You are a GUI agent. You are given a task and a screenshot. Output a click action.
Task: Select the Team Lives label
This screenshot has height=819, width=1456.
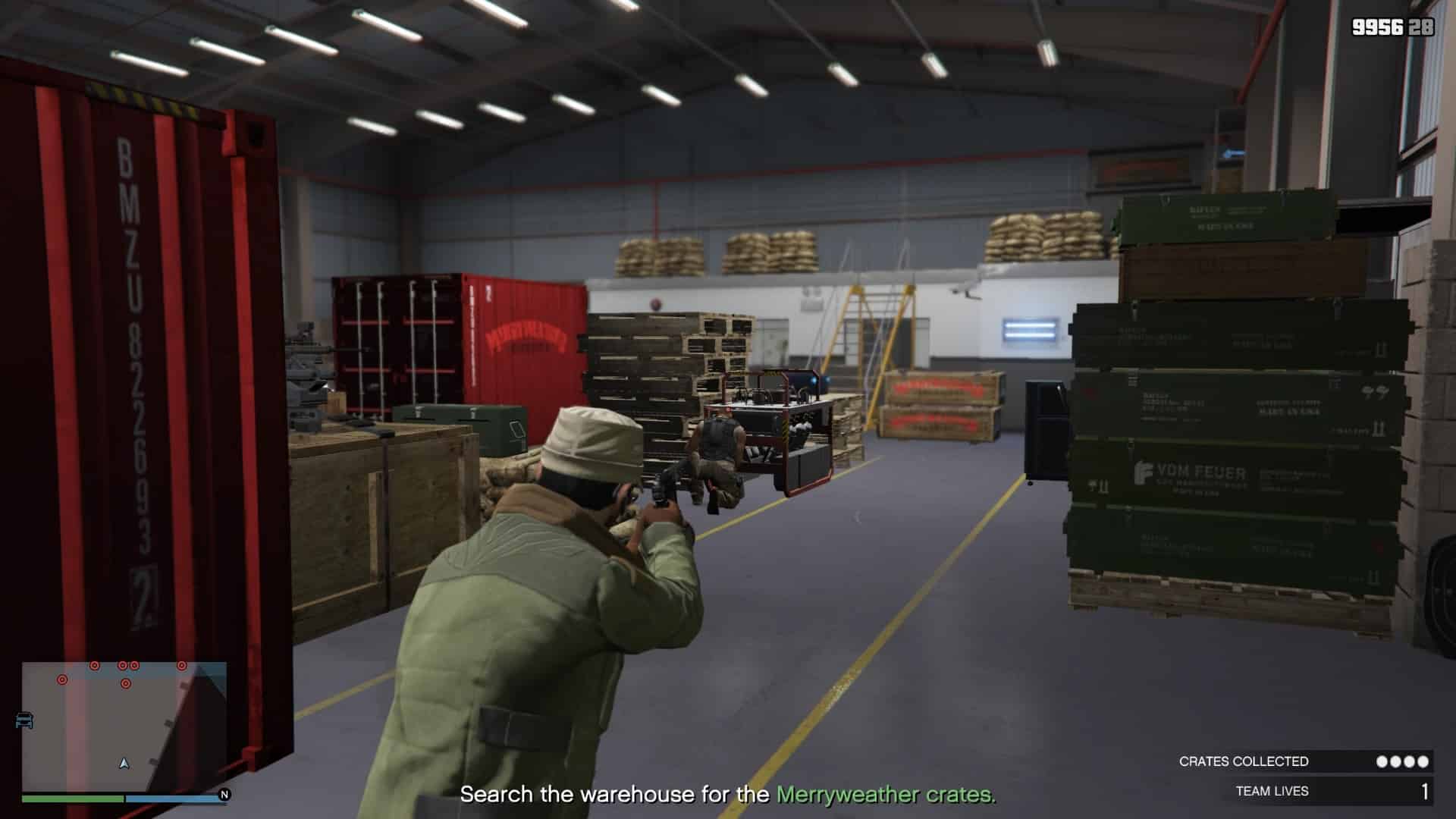click(x=1273, y=790)
